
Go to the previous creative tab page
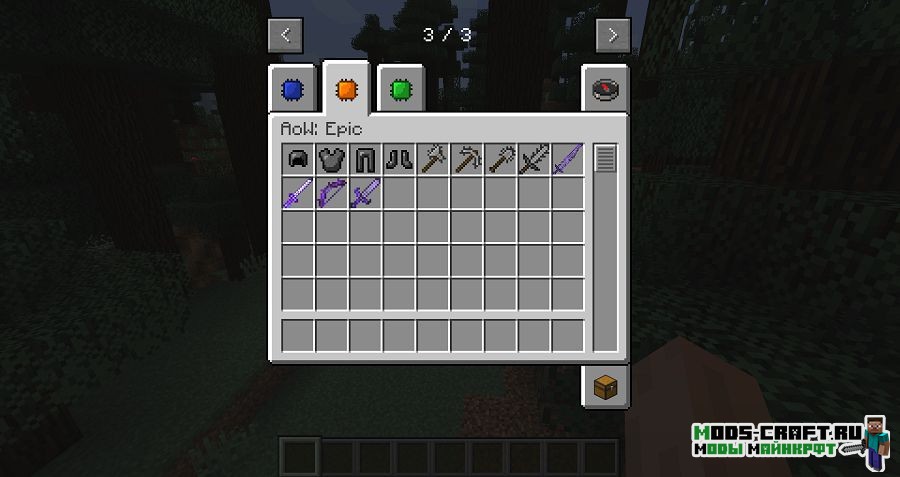pos(285,35)
